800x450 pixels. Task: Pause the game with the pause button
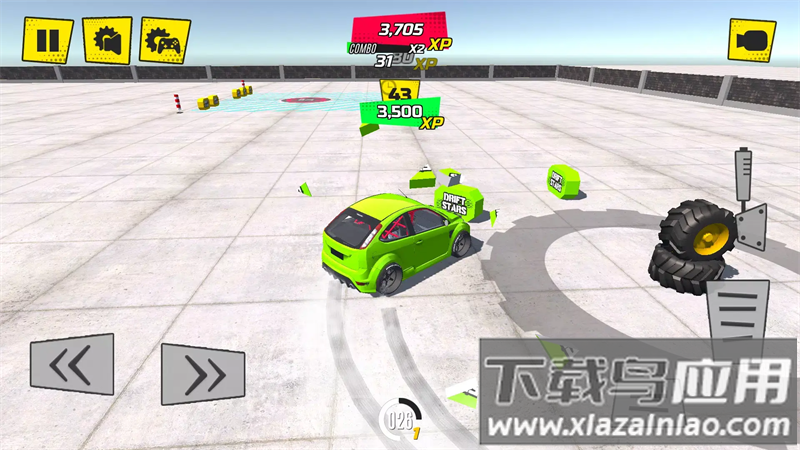click(x=48, y=40)
